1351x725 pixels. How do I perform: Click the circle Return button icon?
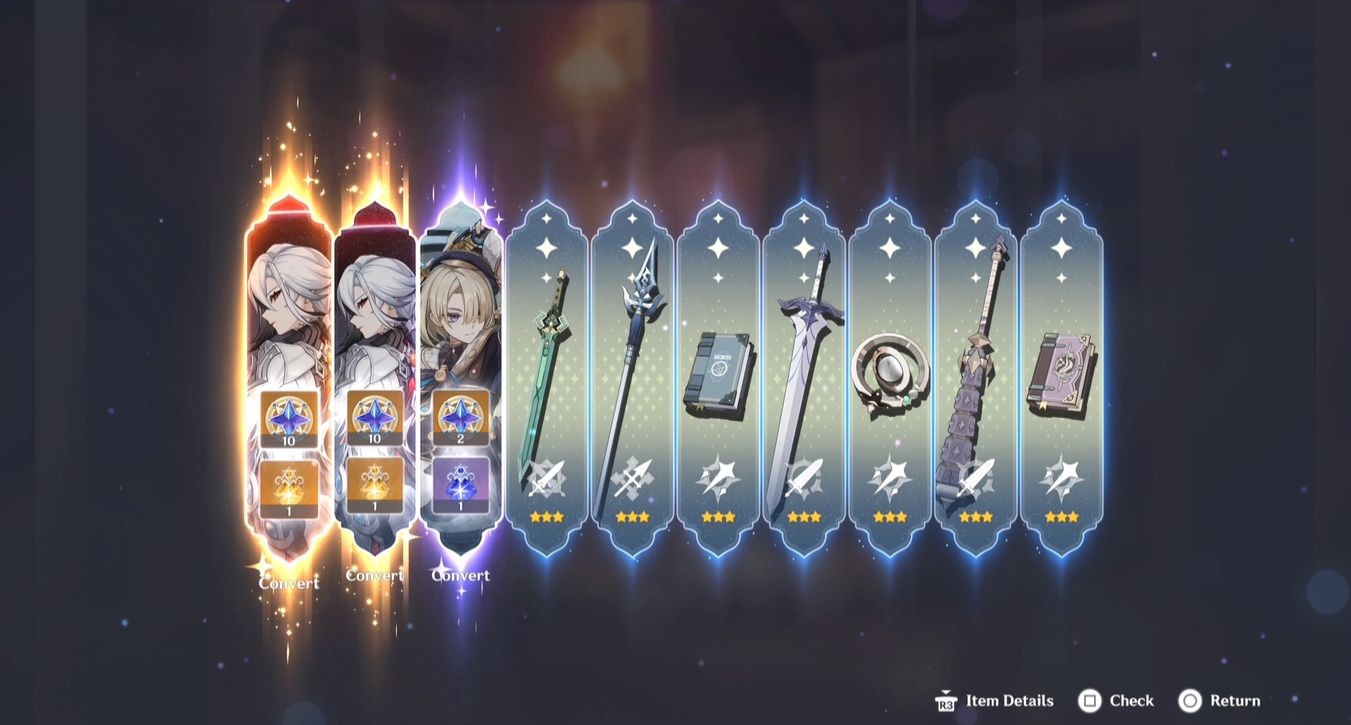coord(1190,701)
